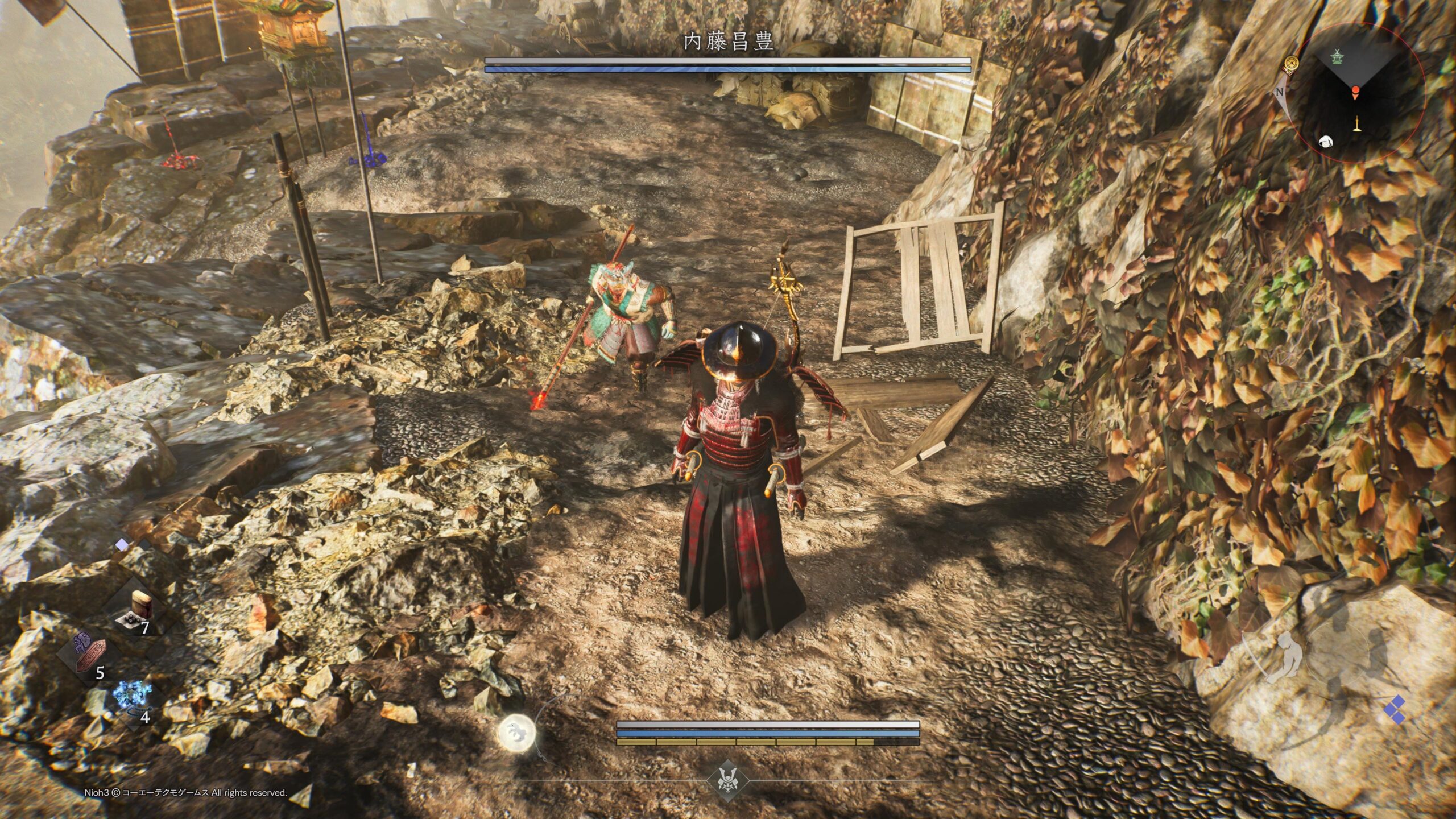Click the orange player position marker
Image resolution: width=1456 pixels, height=819 pixels.
pyautogui.click(x=1356, y=91)
